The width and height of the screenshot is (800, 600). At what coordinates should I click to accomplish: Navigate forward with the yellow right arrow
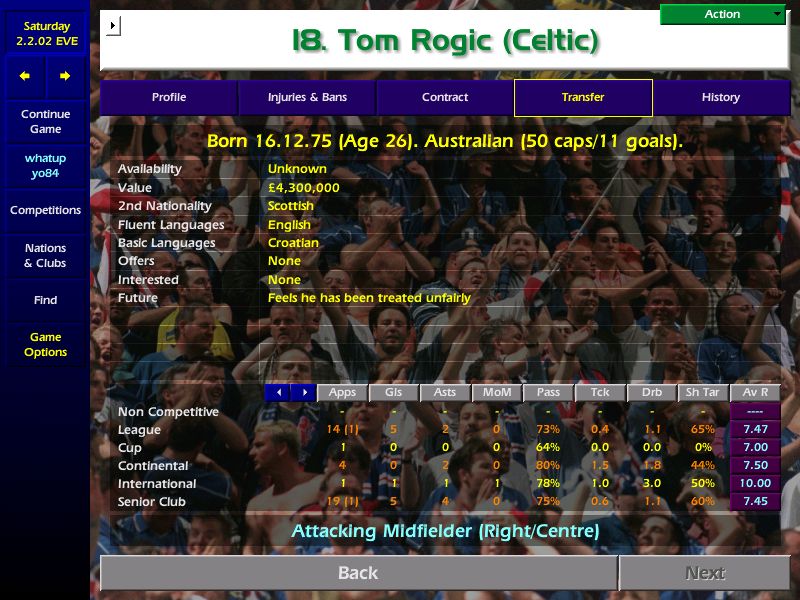click(65, 76)
